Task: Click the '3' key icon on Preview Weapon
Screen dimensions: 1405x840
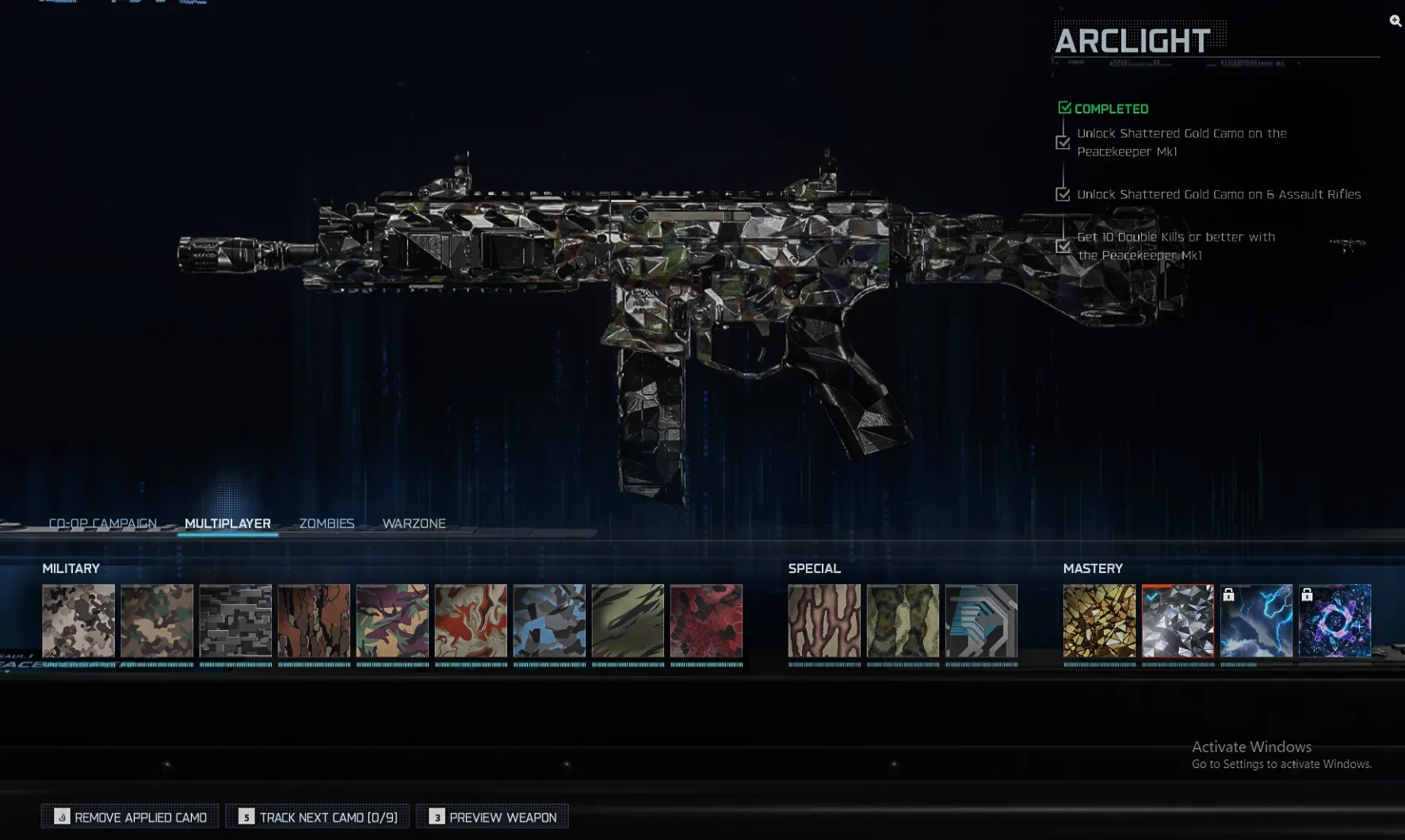Action: (436, 815)
